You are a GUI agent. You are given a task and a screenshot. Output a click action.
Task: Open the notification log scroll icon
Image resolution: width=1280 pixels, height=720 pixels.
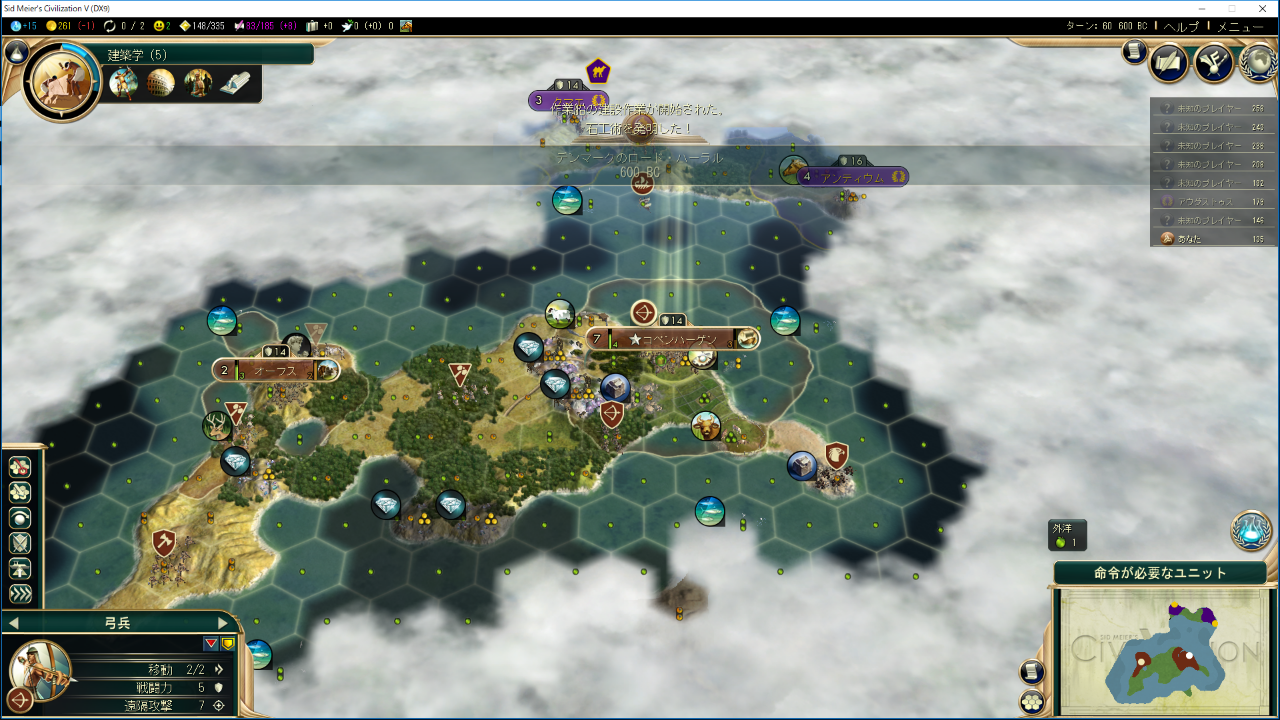pyautogui.click(x=1134, y=52)
